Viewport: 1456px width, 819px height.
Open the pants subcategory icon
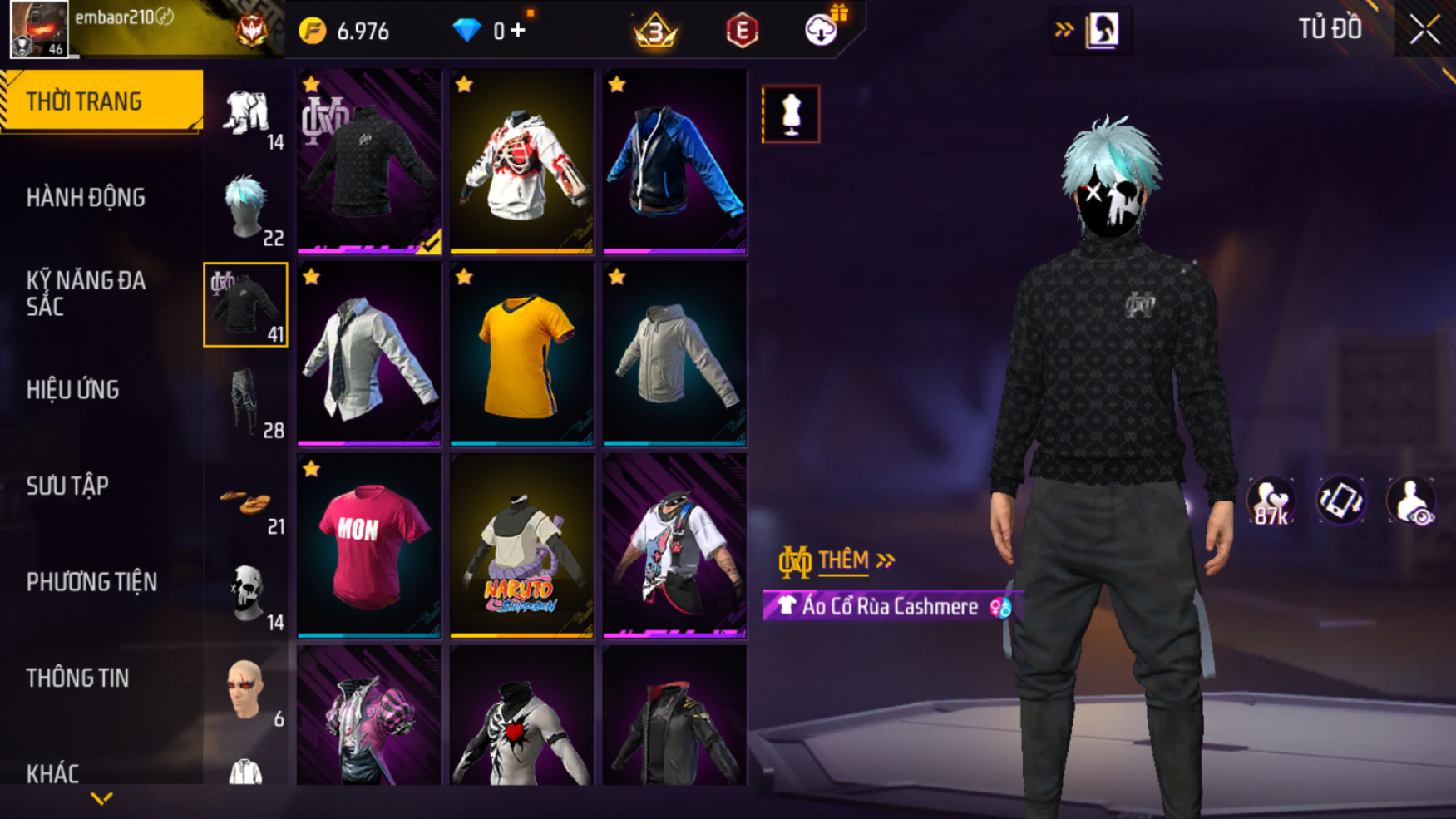(x=246, y=402)
